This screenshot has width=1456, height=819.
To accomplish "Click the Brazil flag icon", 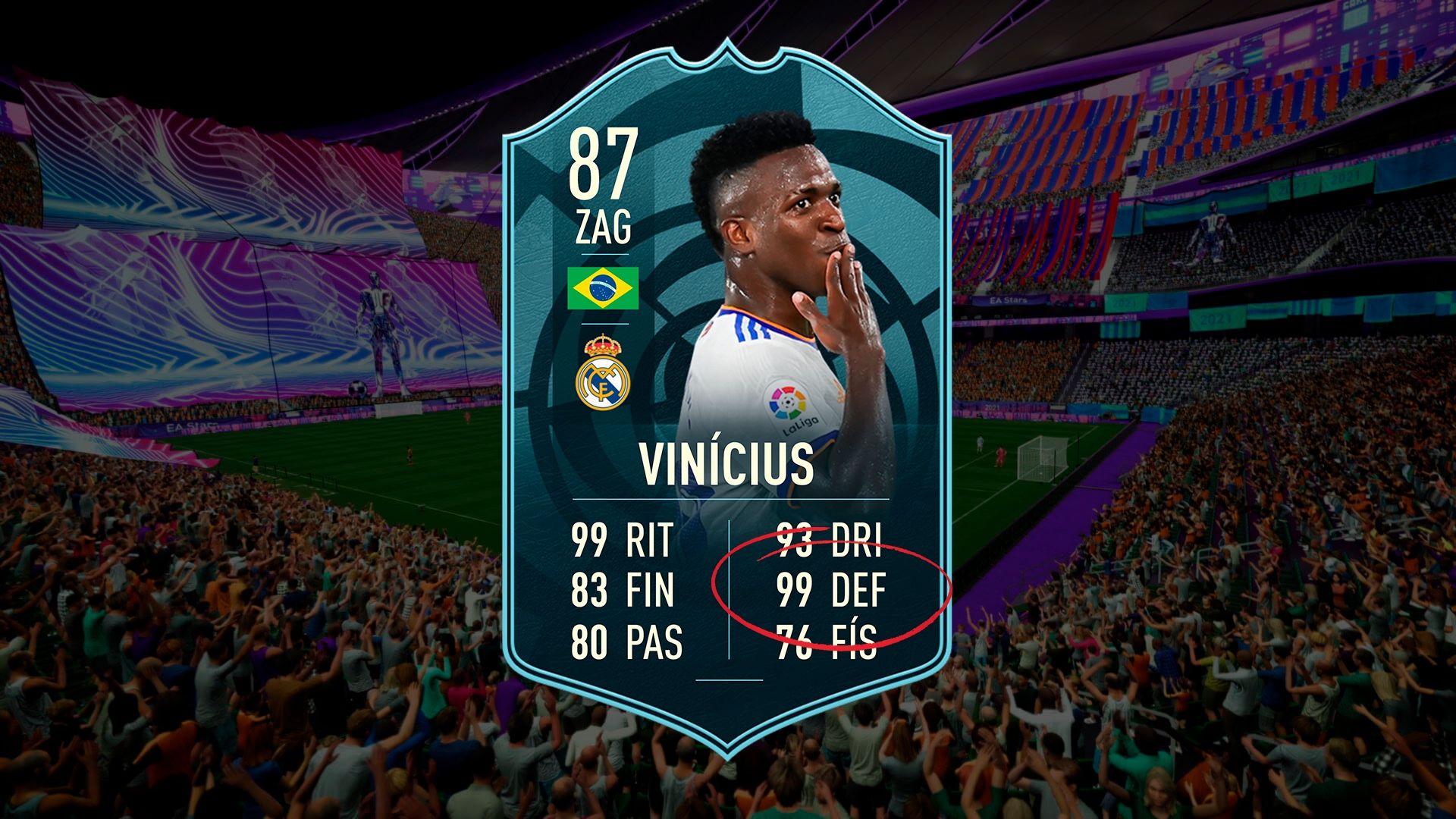I will click(x=604, y=288).
